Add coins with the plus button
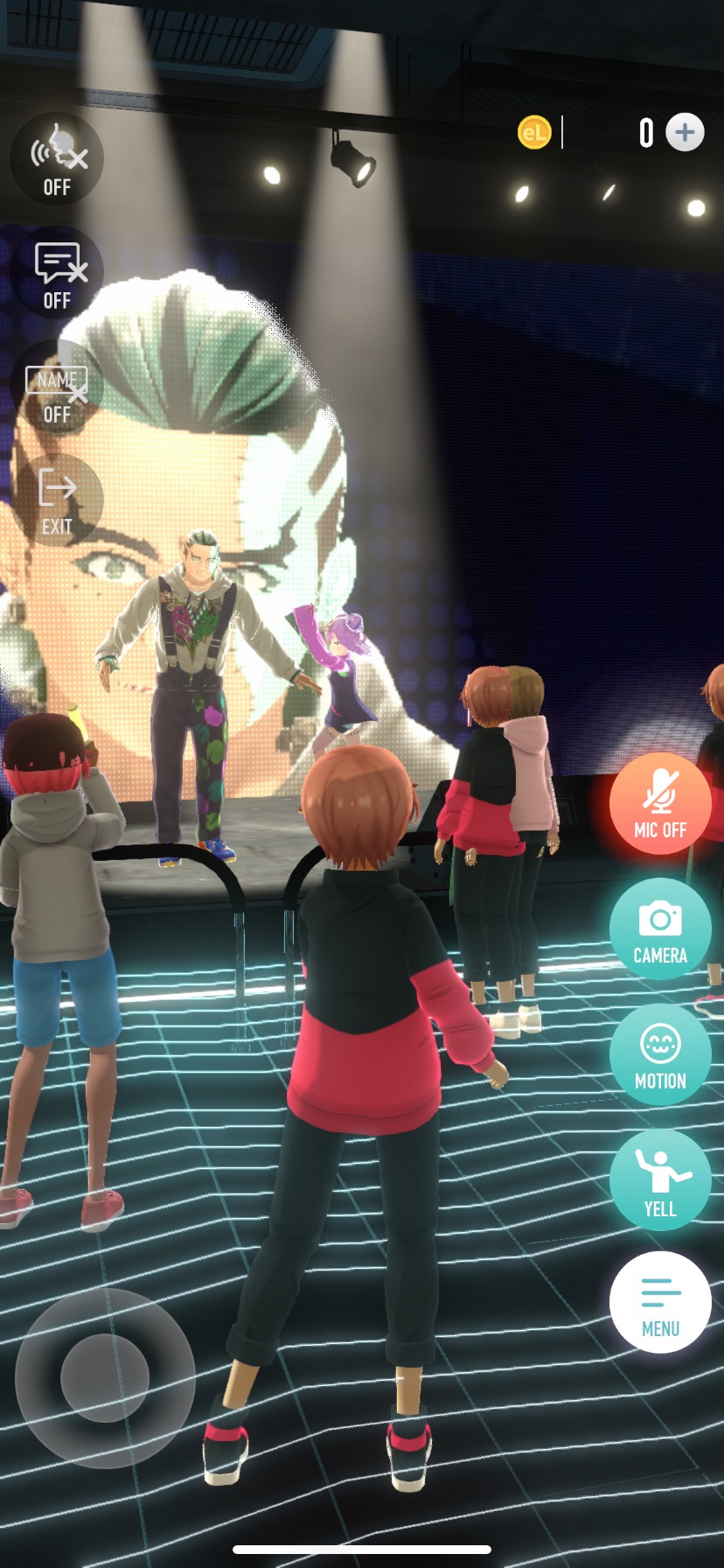 pos(685,133)
